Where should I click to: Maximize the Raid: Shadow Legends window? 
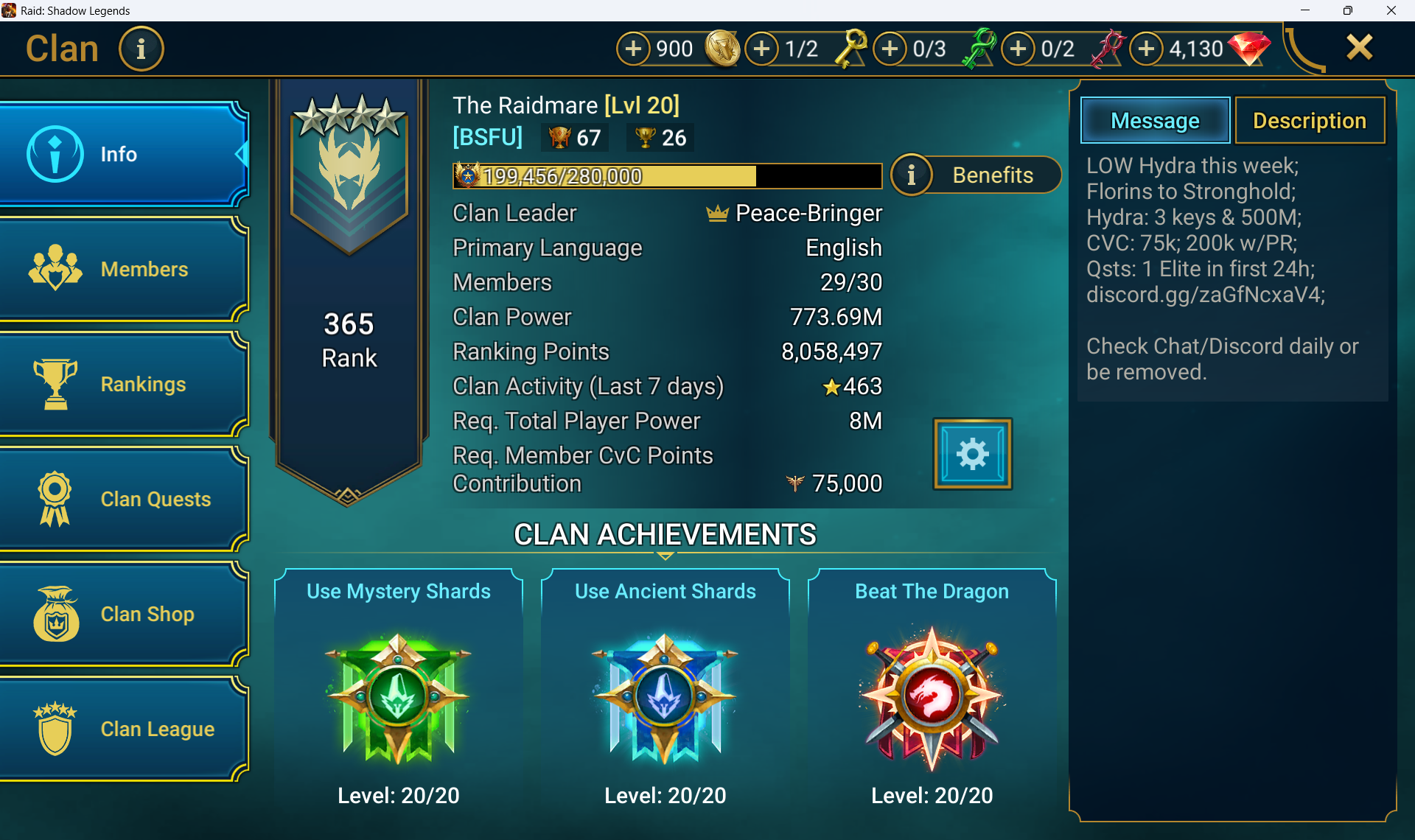click(x=1347, y=10)
